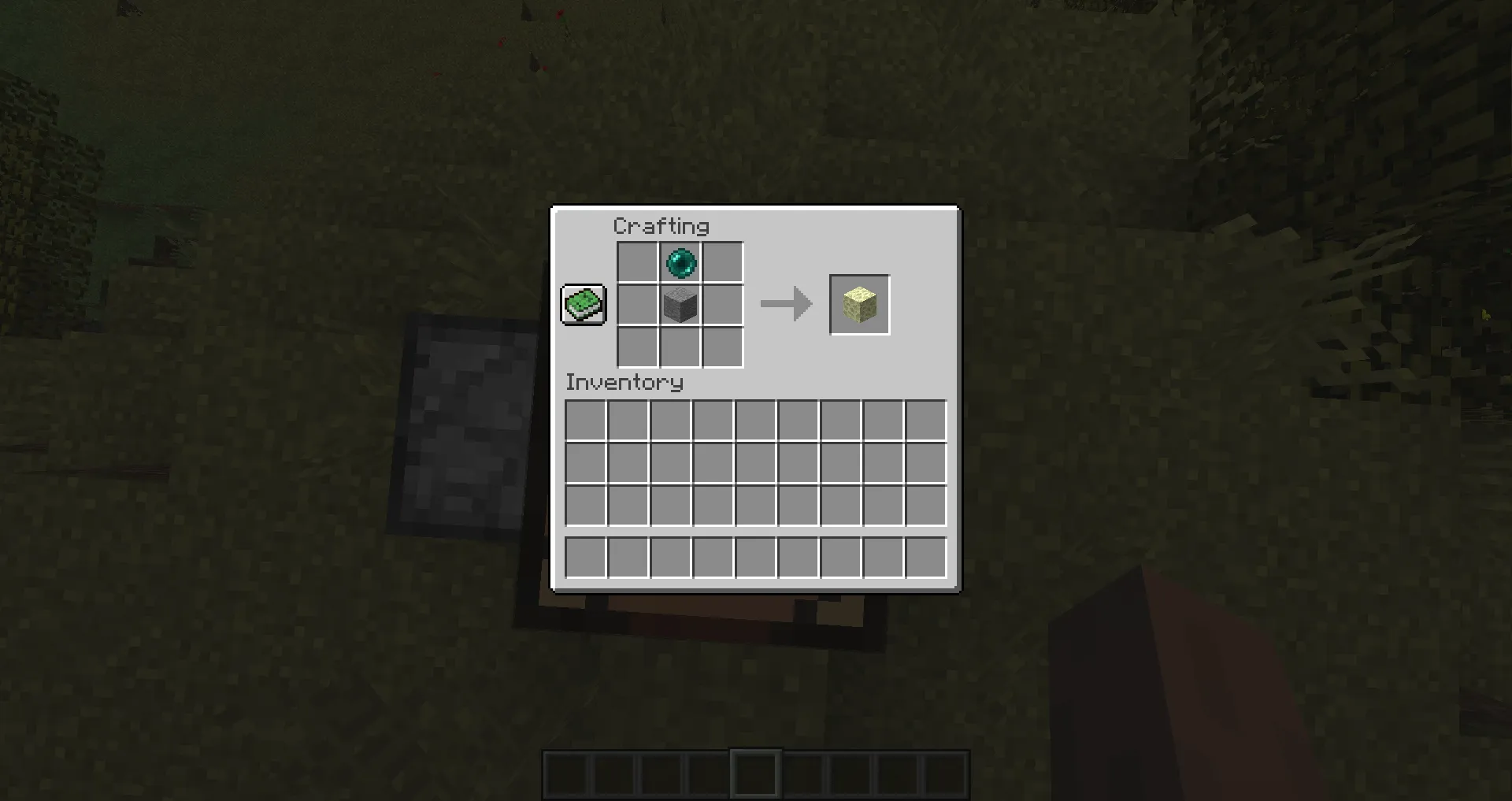Viewport: 1512px width, 801px height.
Task: Click the top-right crafting grid slot
Action: (x=722, y=263)
